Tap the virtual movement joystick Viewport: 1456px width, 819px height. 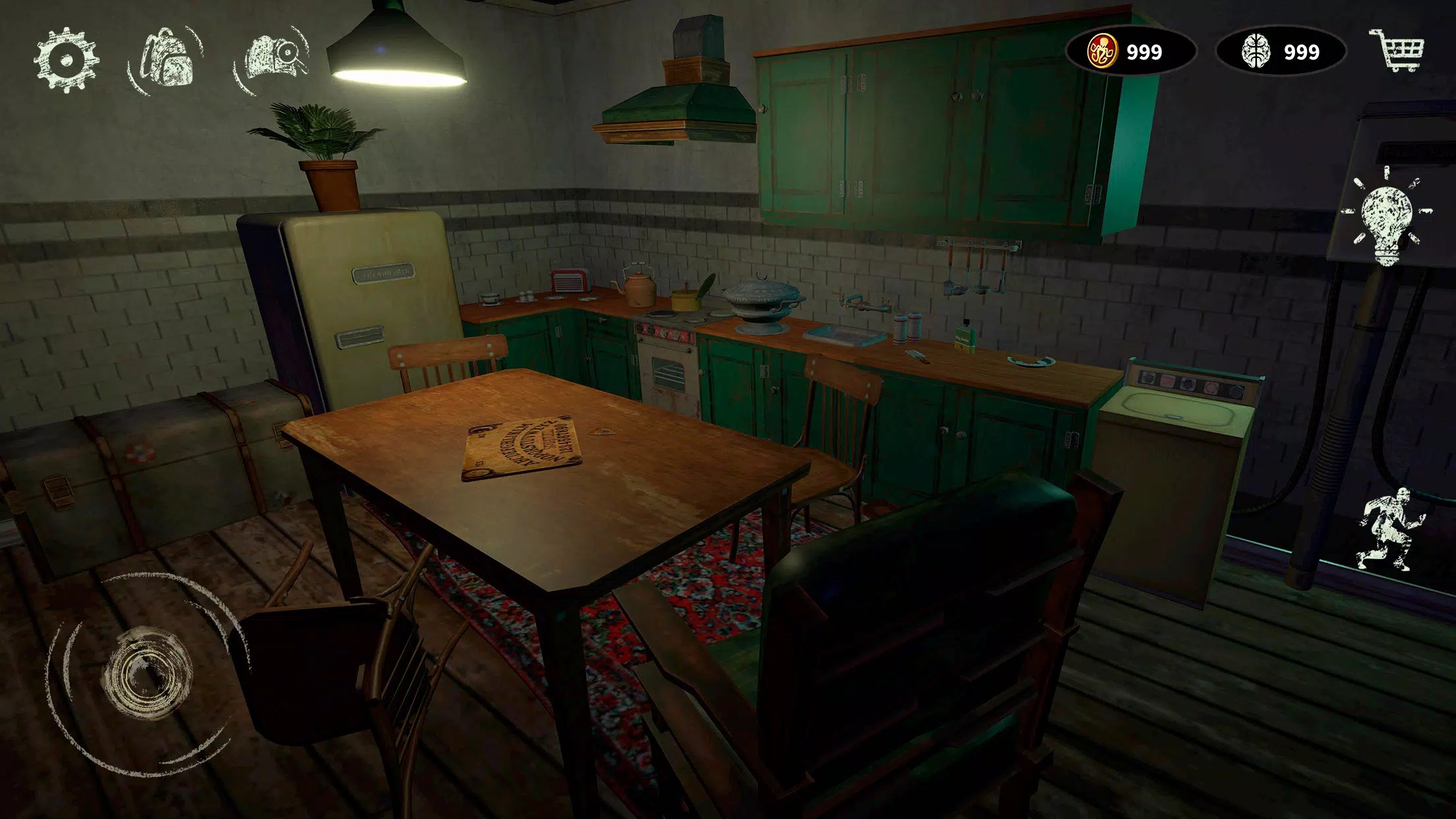[146, 673]
